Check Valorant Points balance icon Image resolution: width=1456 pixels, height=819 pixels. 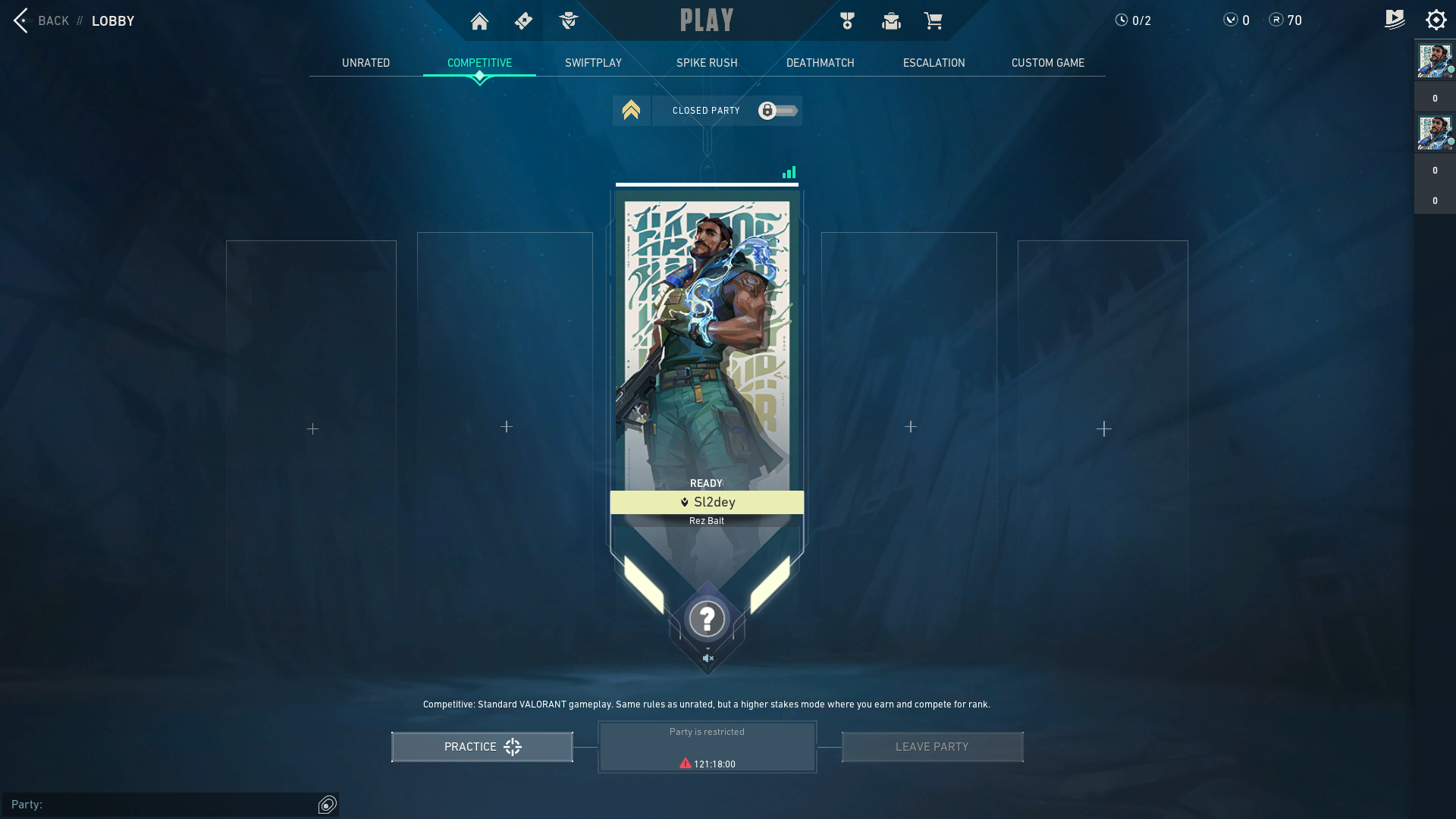coord(1229,20)
